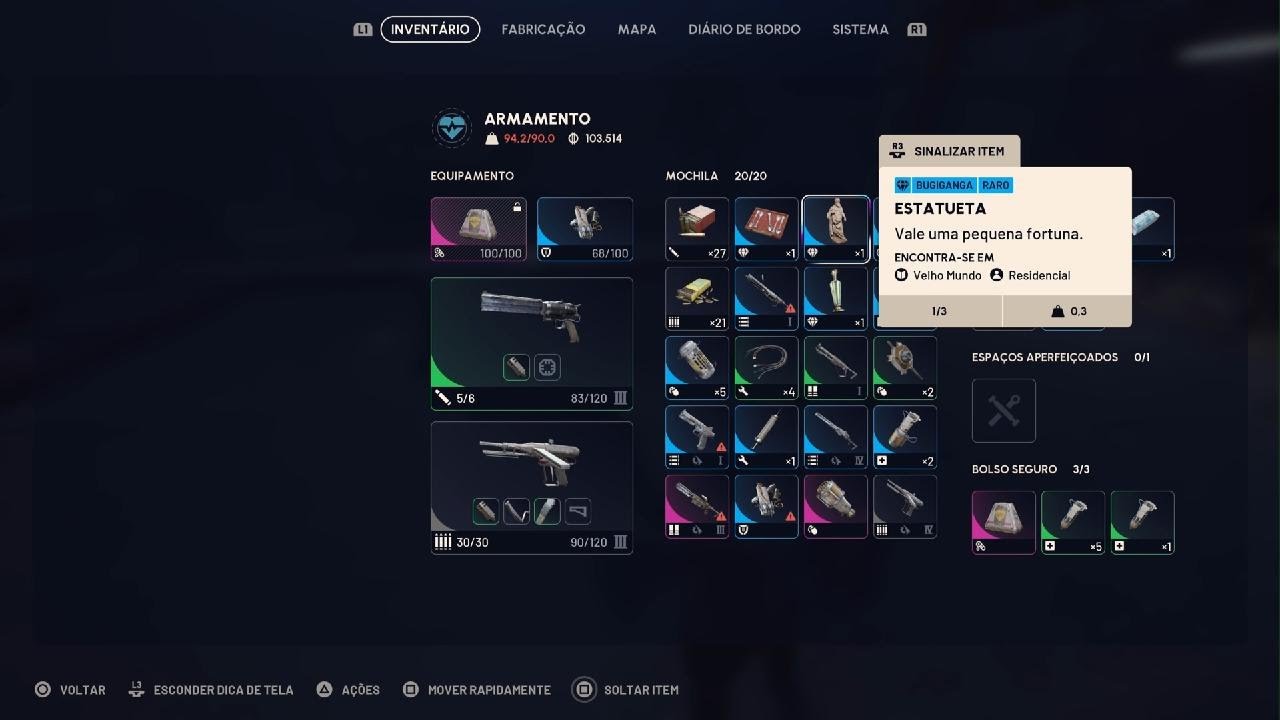Viewport: 1280px width, 720px height.
Task: Choose the syringe item in backpack
Action: tap(766, 436)
